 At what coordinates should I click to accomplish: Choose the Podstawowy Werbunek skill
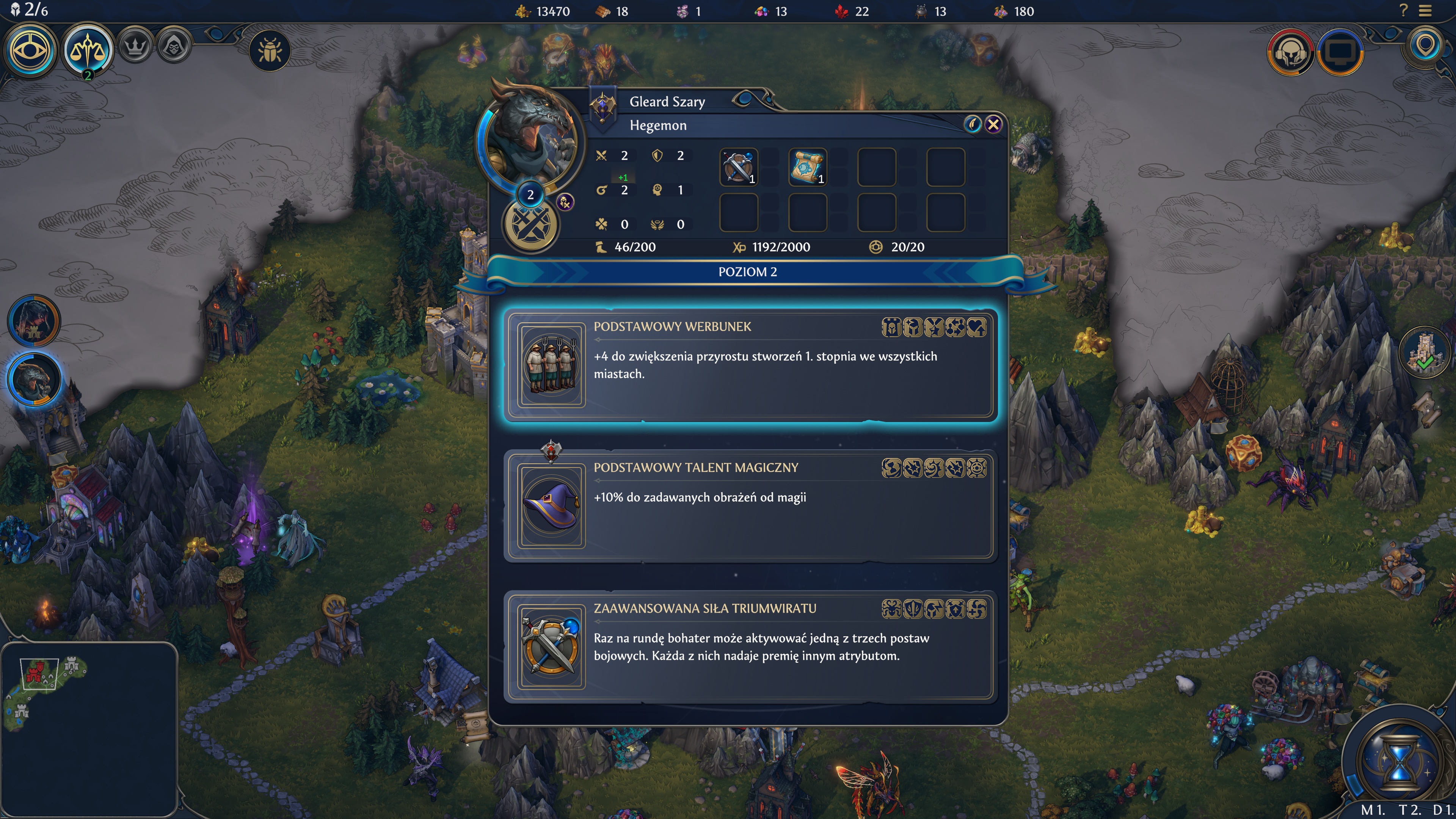750,364
